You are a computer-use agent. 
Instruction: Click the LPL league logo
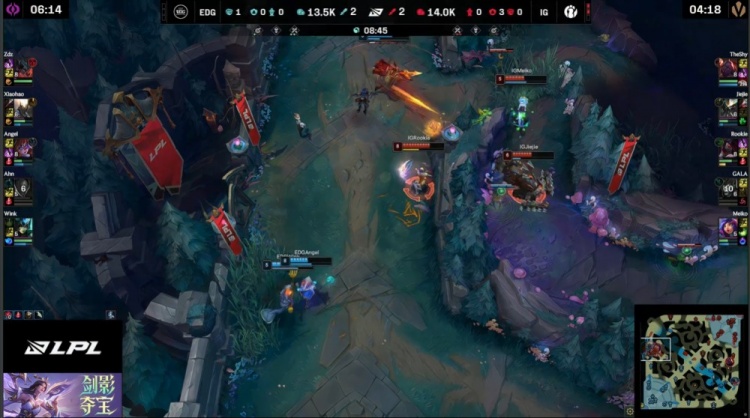click(x=62, y=347)
